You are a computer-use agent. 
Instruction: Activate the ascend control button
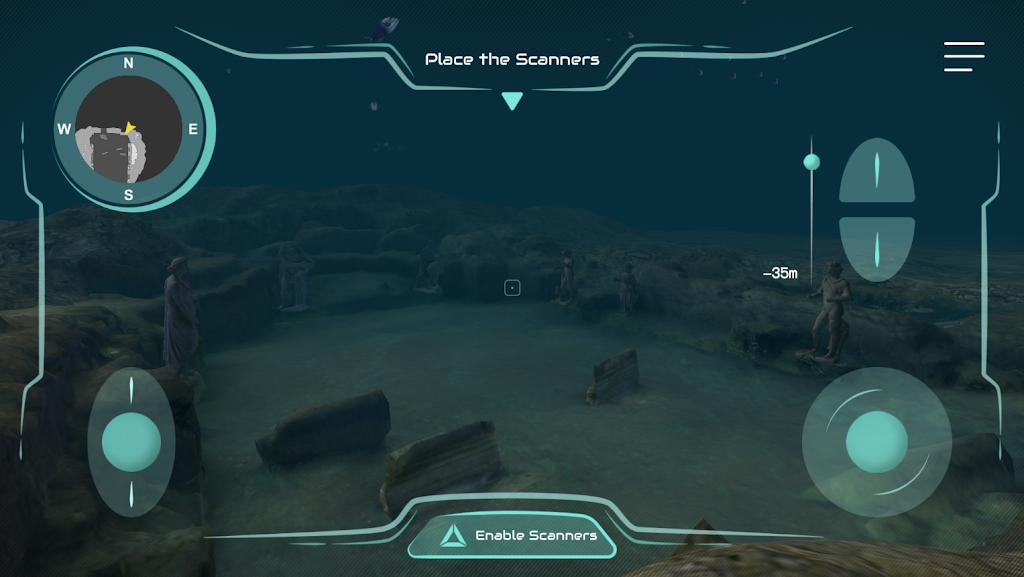click(876, 170)
